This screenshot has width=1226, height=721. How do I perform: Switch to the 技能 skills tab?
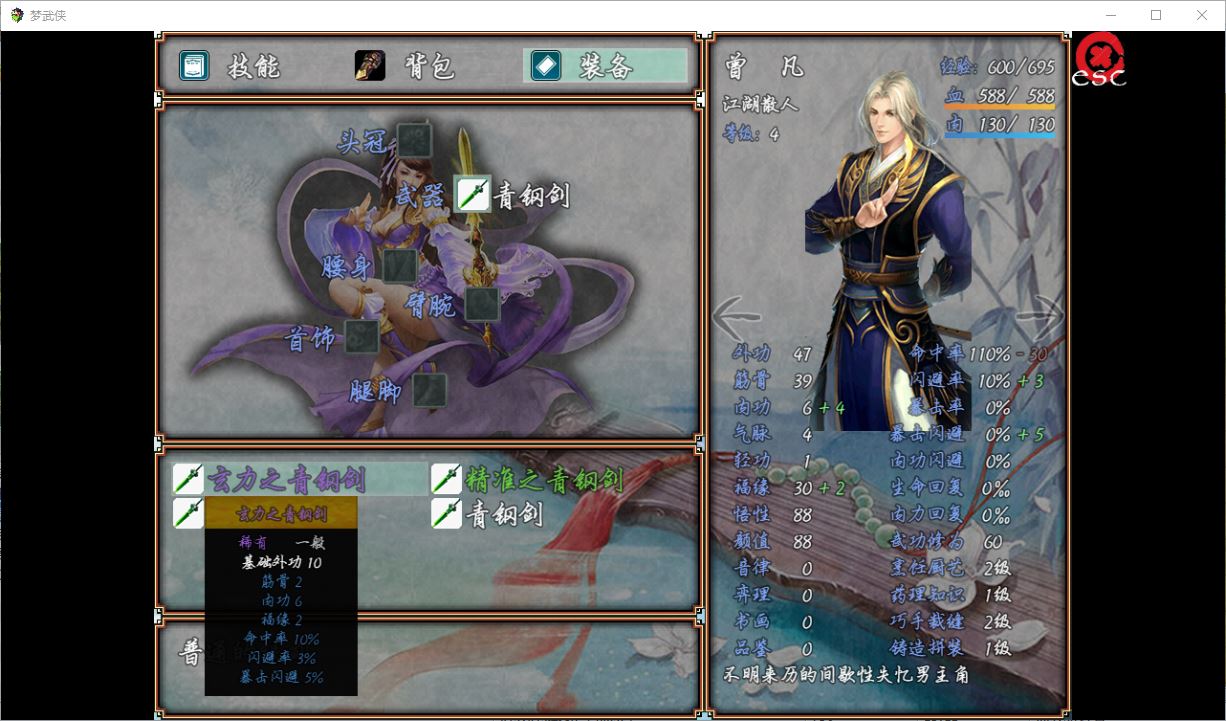(x=230, y=66)
